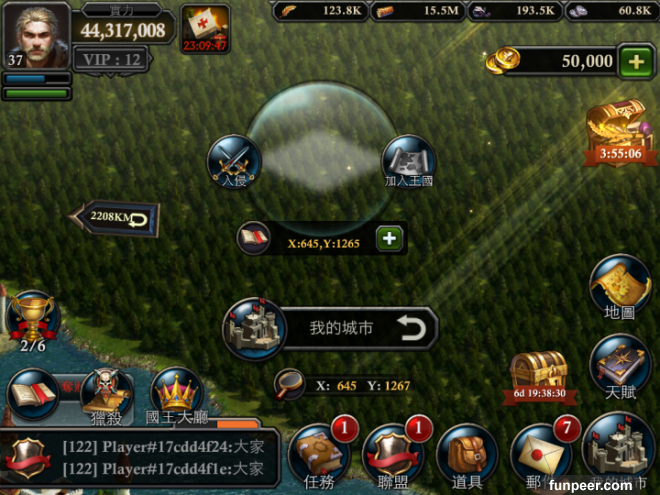The width and height of the screenshot is (660, 495).
Task: Open the 天賦 talents book
Action: coord(620,364)
